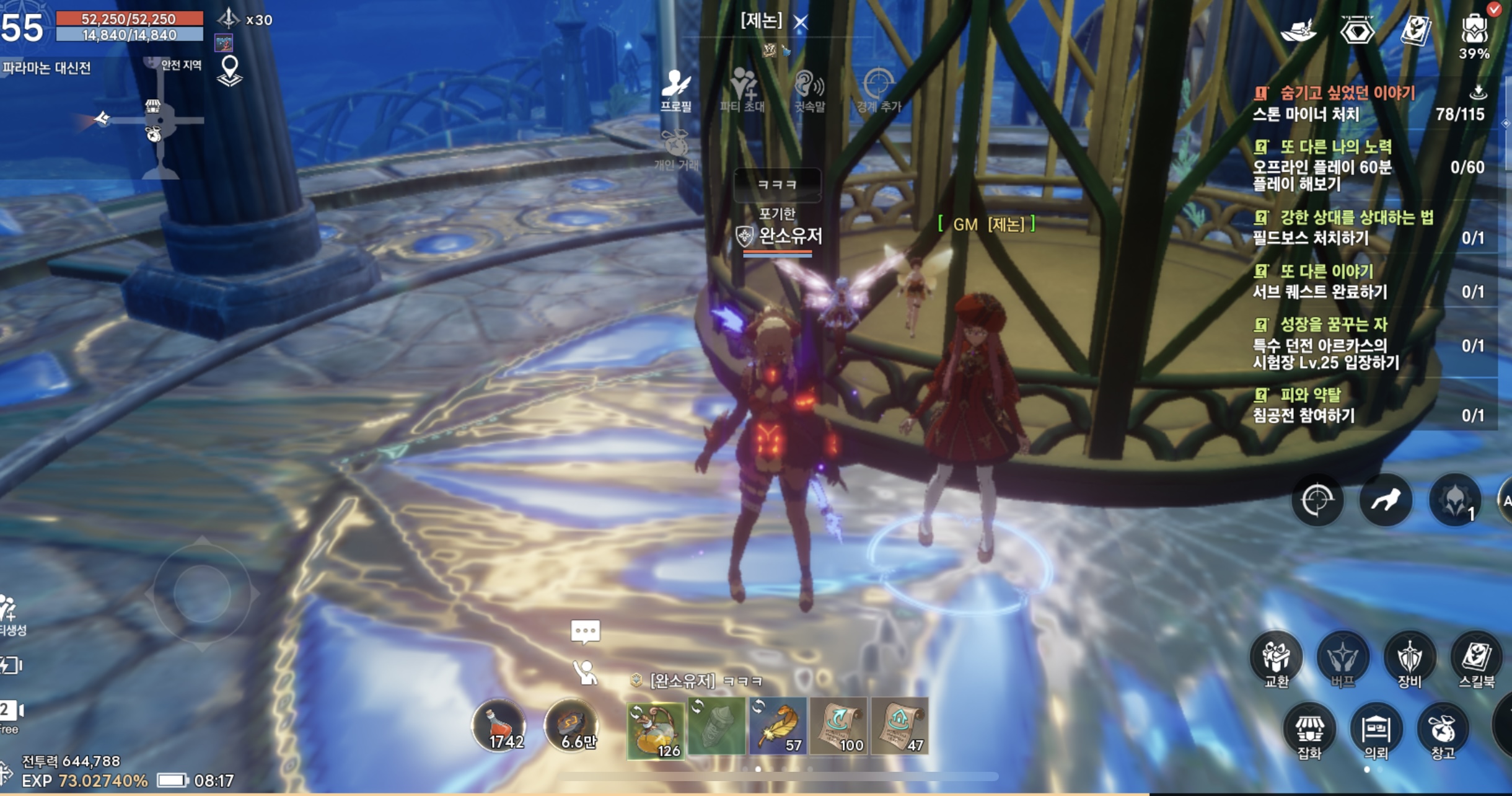Image resolution: width=1512 pixels, height=796 pixels.
Task: Tap the auto-target crosshair button
Action: coord(1317,500)
